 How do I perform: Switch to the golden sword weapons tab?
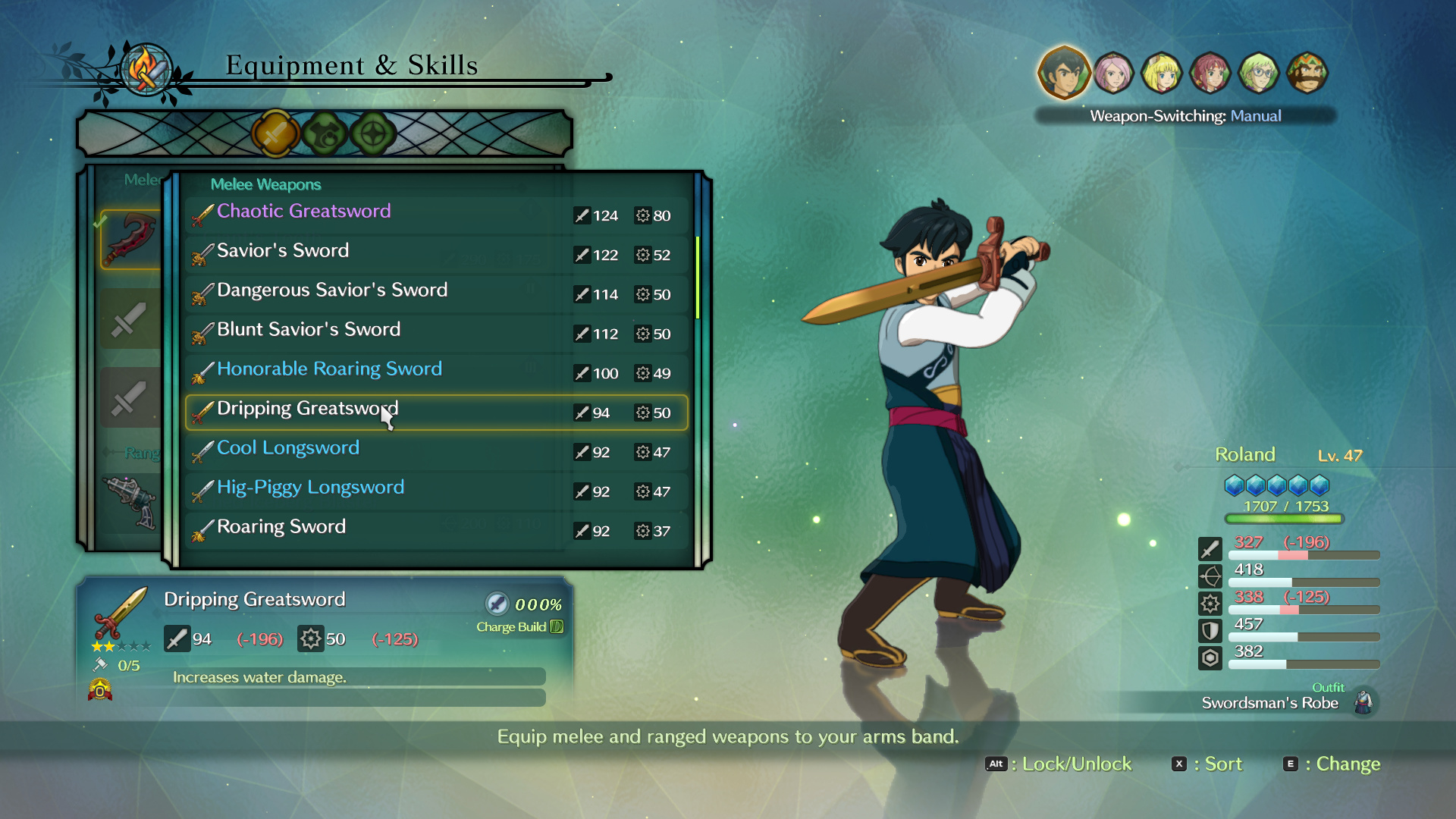coord(275,133)
